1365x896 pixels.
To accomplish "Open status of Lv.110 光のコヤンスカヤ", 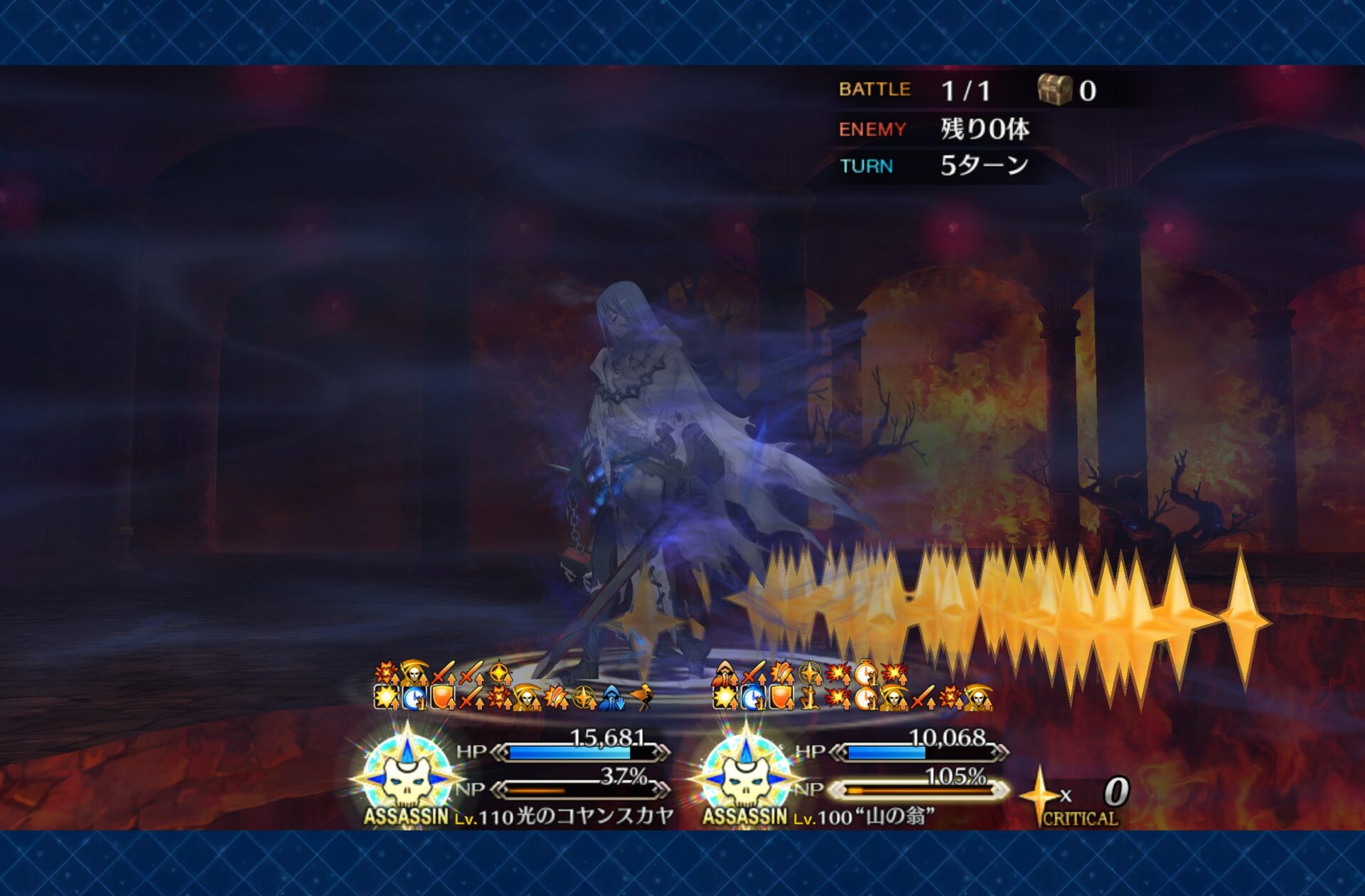I will click(562, 816).
